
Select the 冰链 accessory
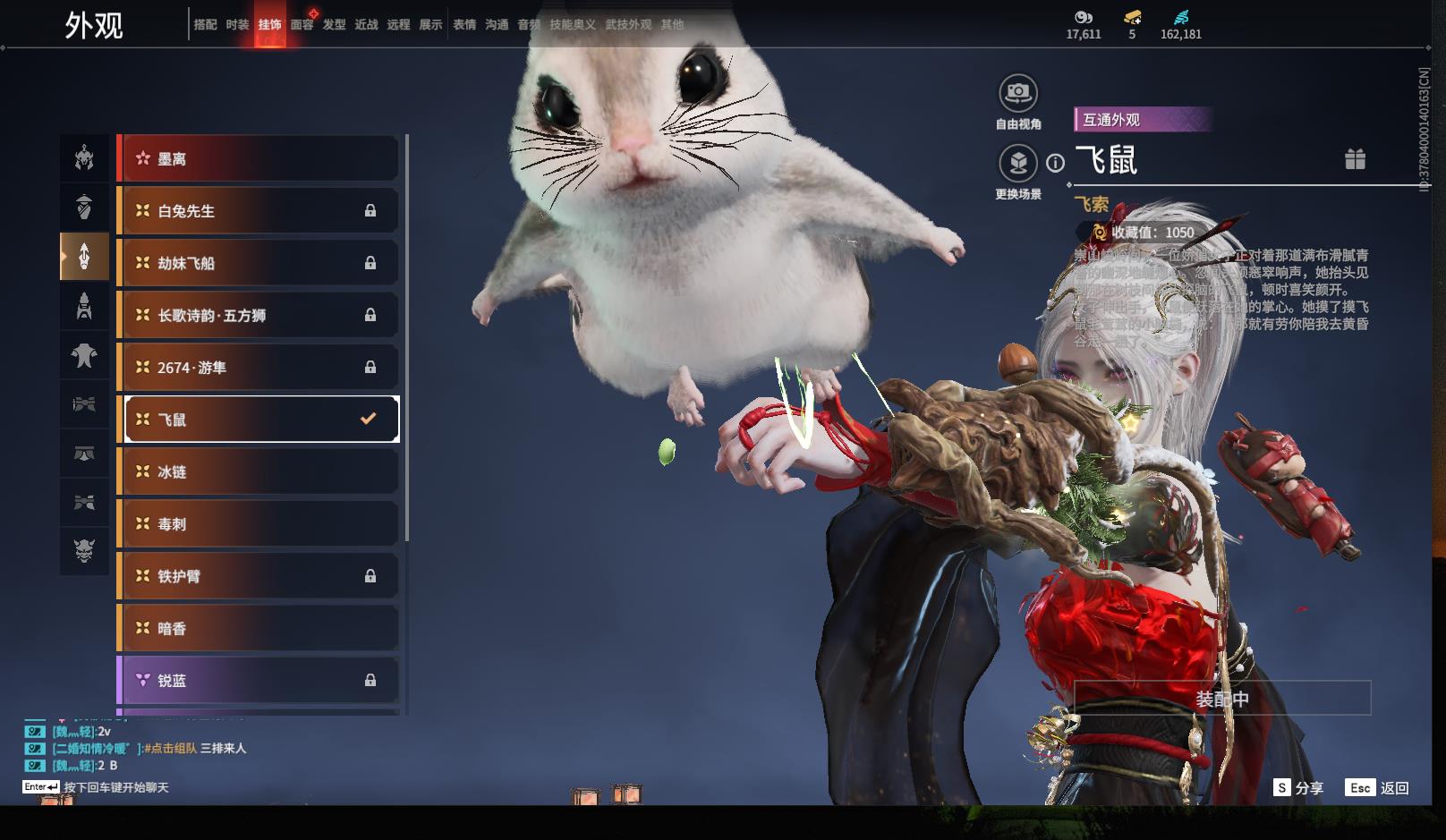[x=259, y=471]
